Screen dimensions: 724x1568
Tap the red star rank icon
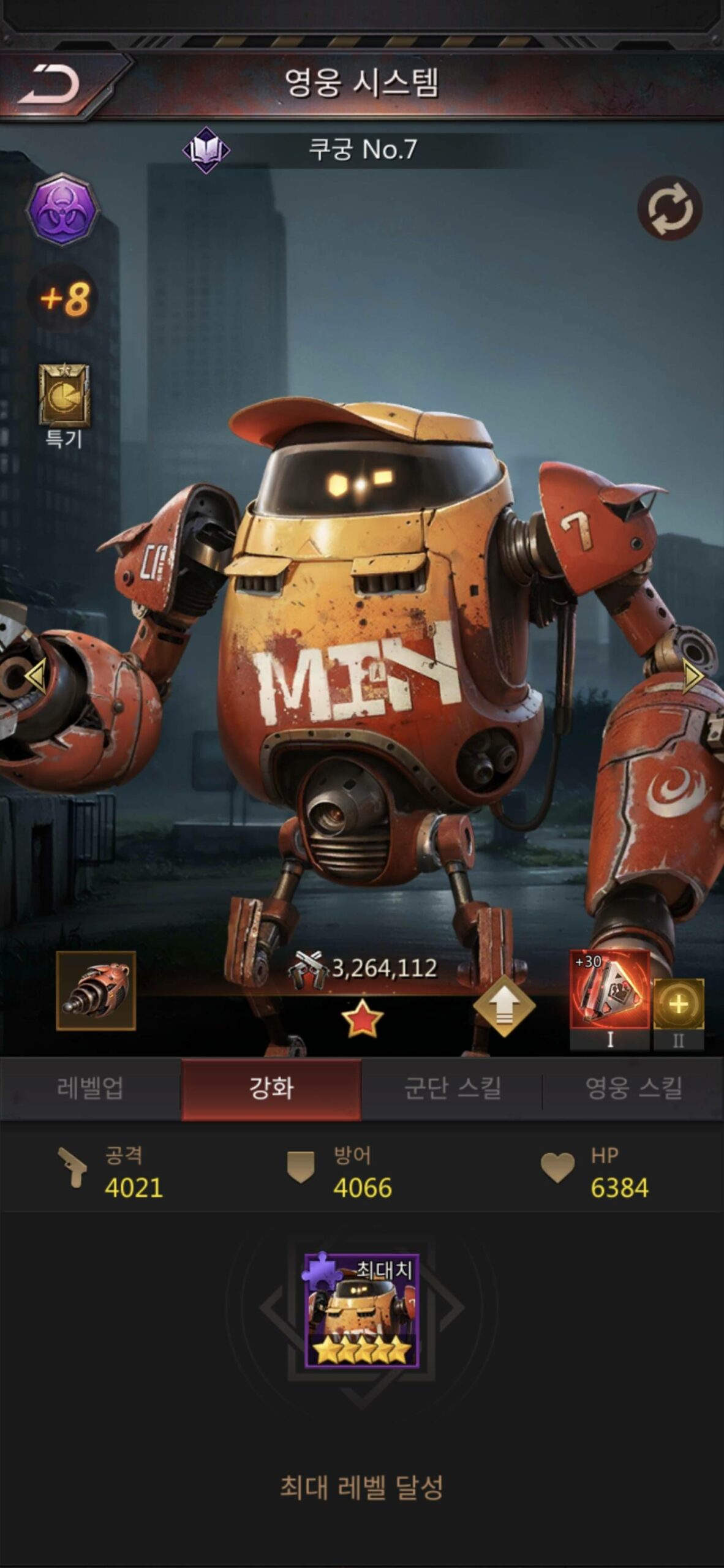[x=362, y=1019]
